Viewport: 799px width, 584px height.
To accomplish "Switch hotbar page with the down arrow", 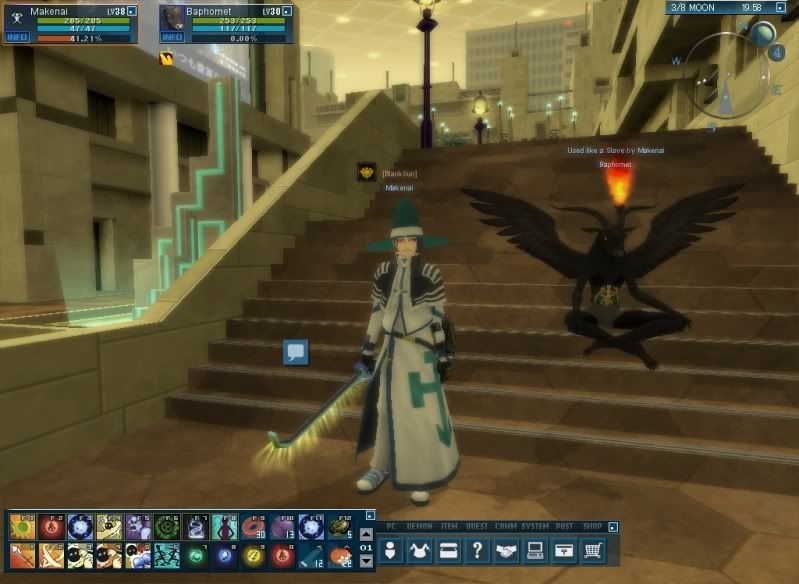I will coord(366,561).
